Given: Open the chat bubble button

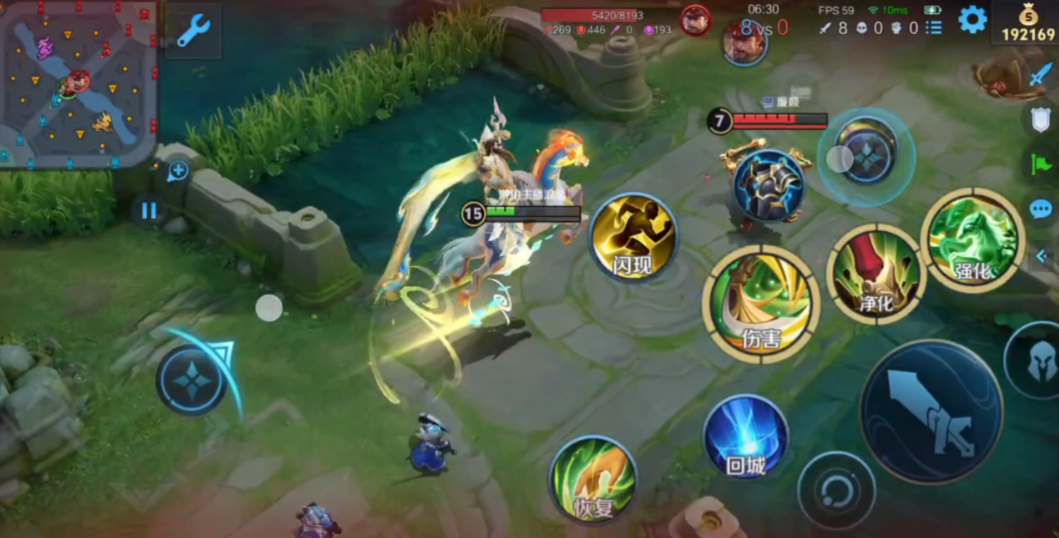Looking at the screenshot, I should (1041, 209).
